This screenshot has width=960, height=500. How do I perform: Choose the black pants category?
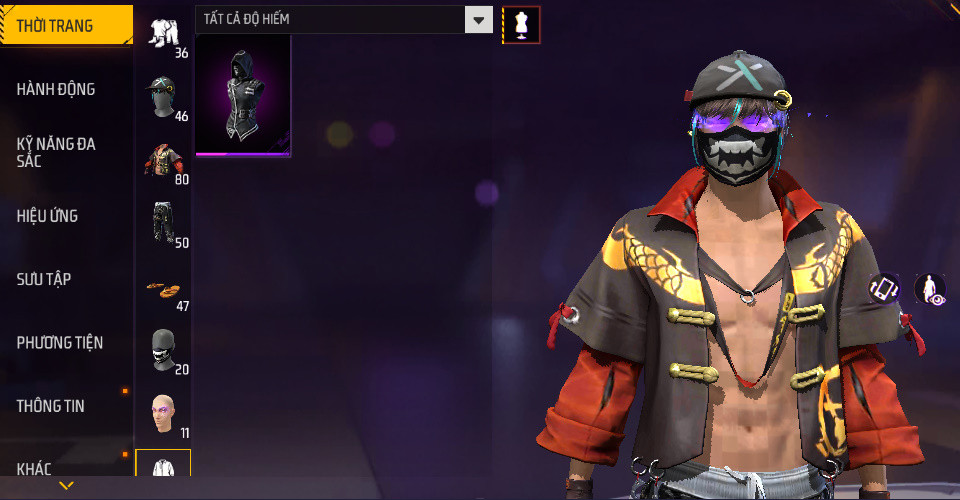(163, 224)
